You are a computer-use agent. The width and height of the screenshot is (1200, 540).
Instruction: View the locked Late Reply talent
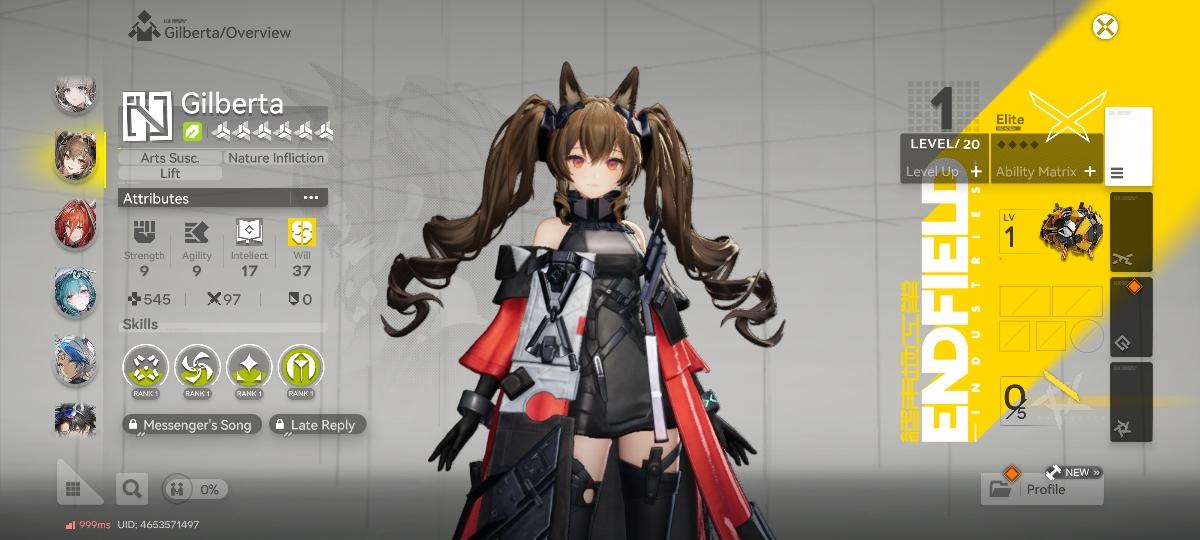316,425
